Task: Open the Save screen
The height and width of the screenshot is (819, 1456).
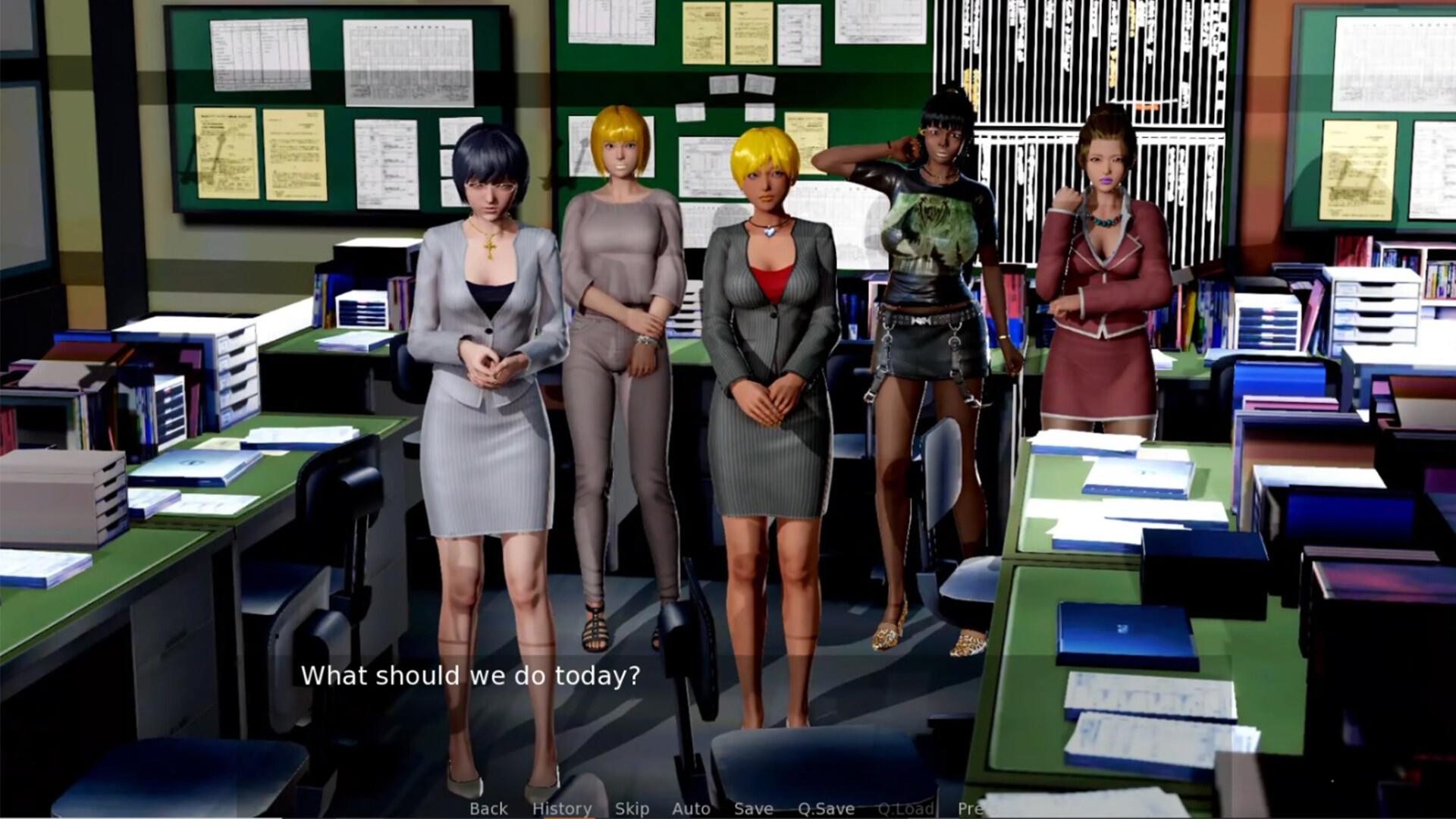Action: pyautogui.click(x=753, y=808)
